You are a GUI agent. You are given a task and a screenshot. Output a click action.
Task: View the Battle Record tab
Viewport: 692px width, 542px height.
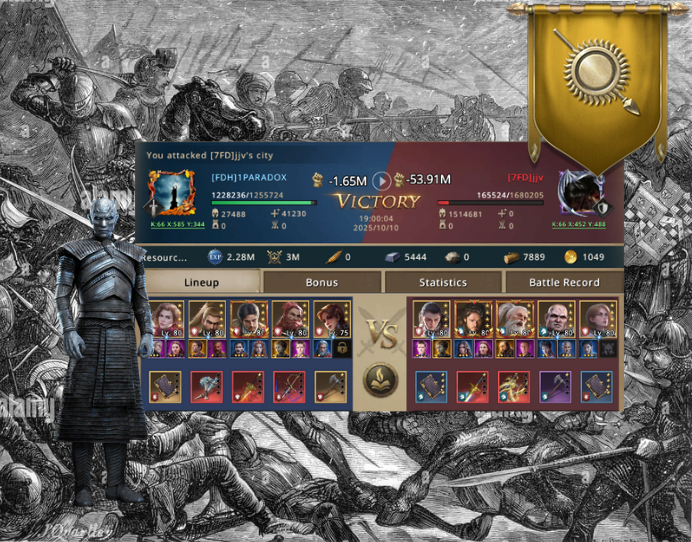[x=563, y=283]
